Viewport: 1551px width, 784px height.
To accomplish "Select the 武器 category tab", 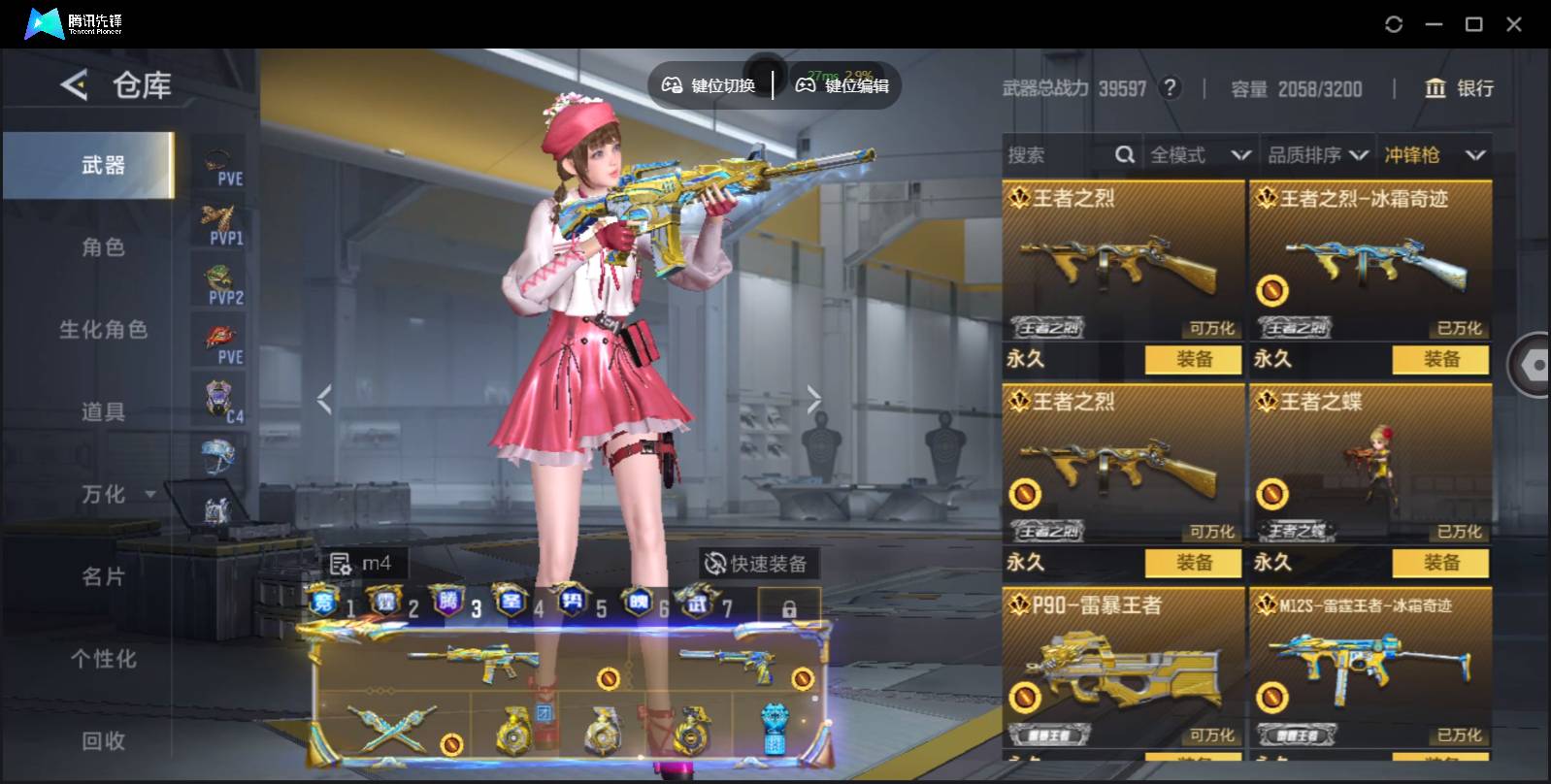I will point(103,165).
